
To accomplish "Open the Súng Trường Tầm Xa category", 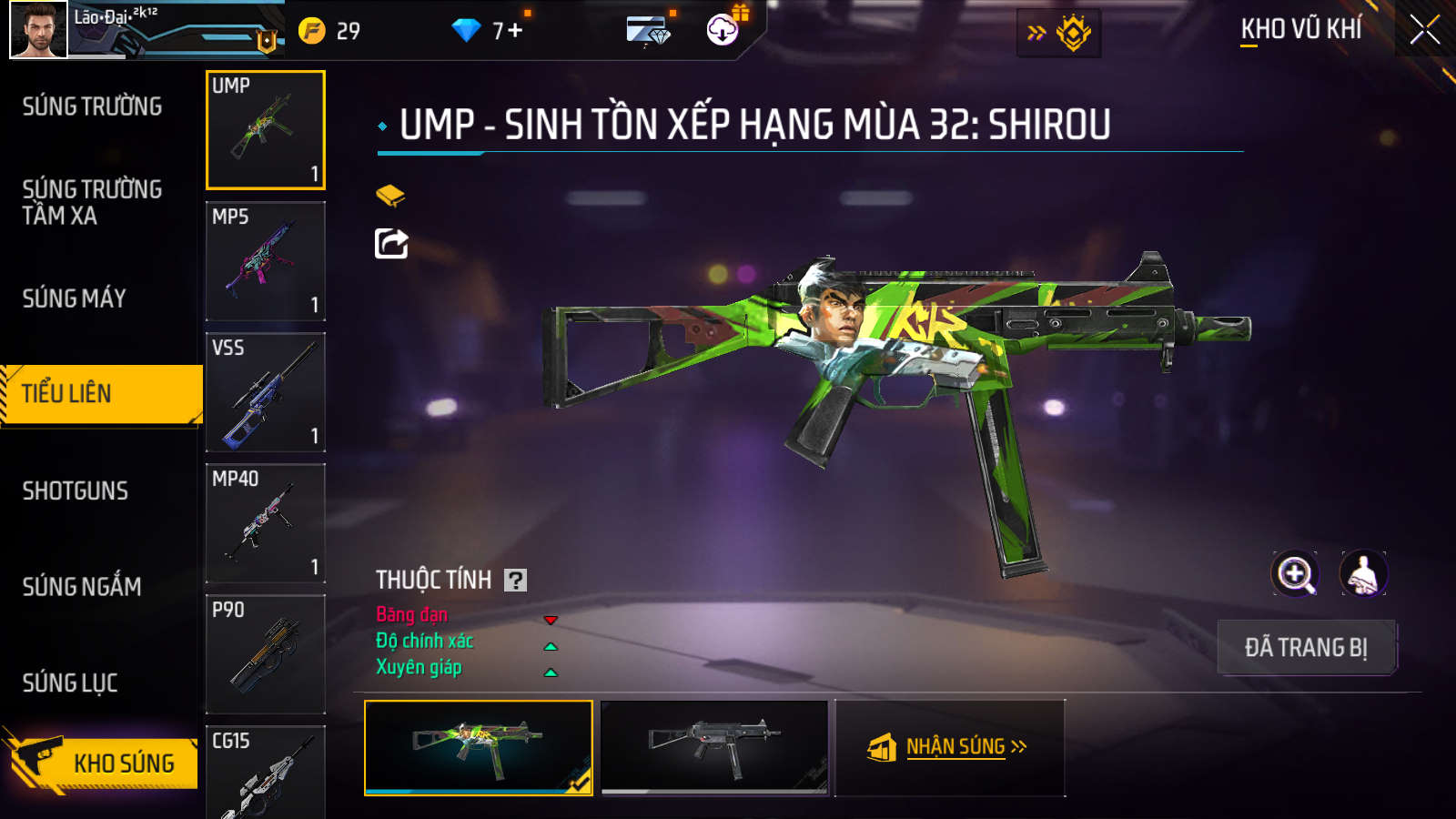I will (93, 202).
